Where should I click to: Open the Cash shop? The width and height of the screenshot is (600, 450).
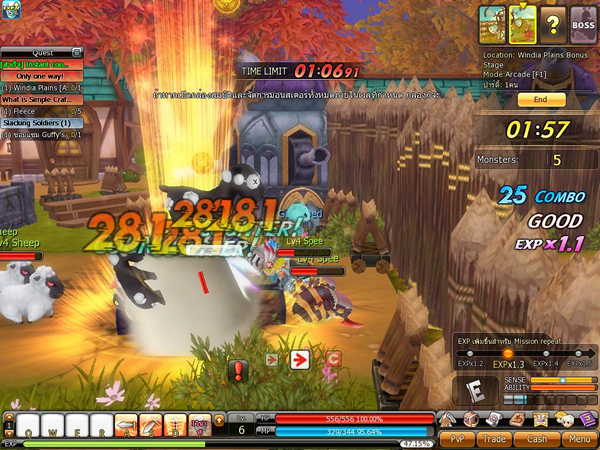pos(537,438)
